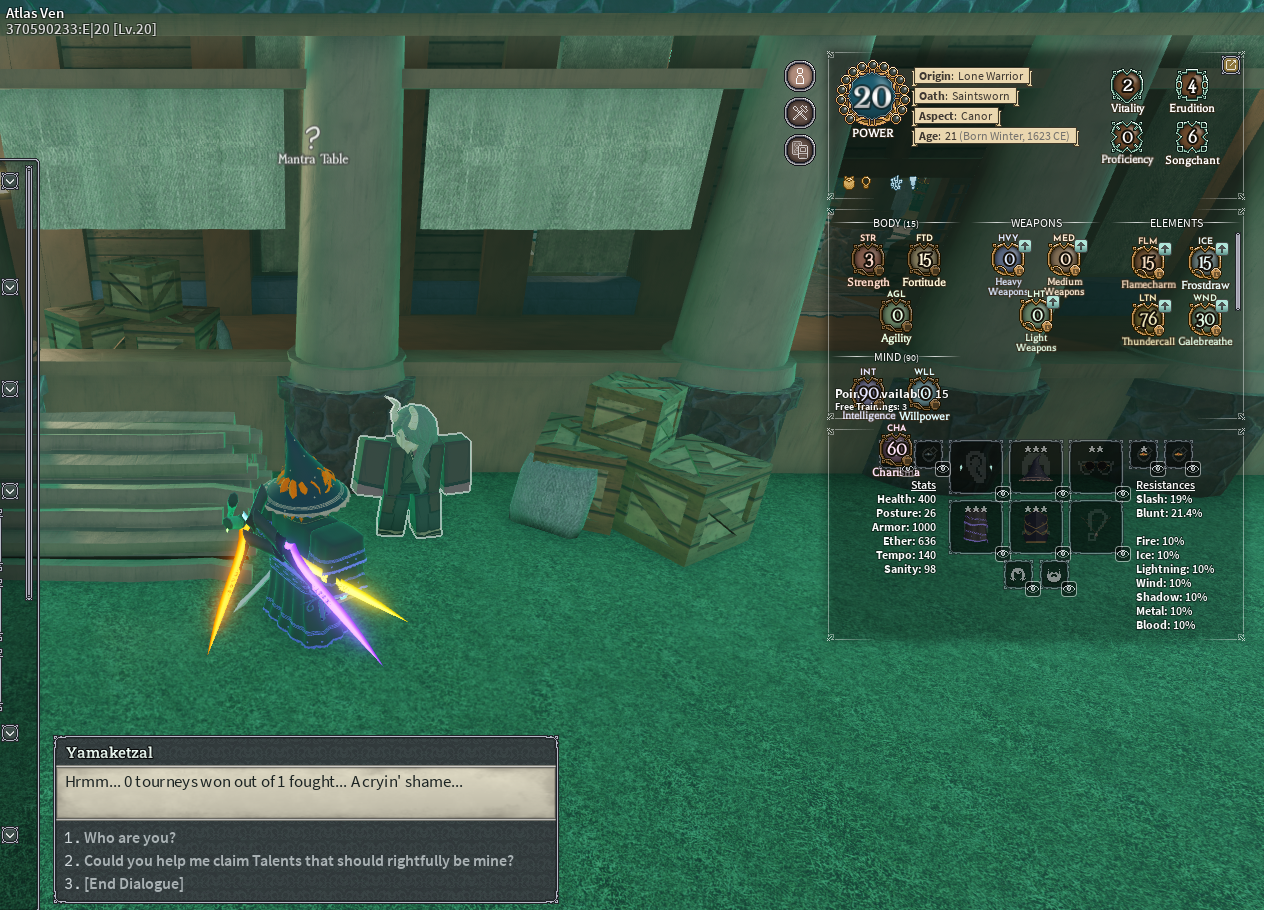This screenshot has height=910, width=1264.
Task: Increase the Heavy Weapons stat
Action: tap(1025, 246)
